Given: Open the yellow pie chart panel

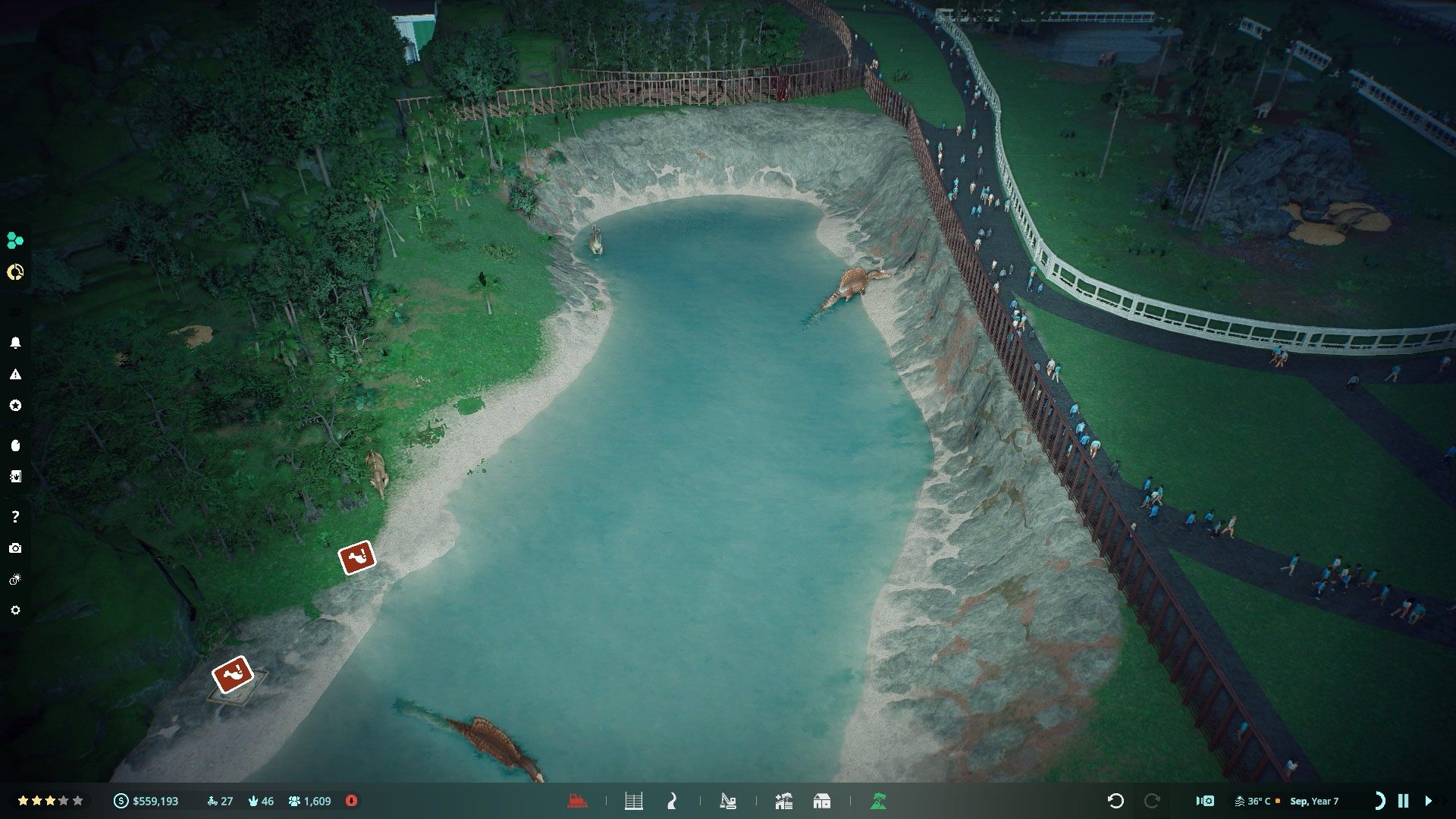Looking at the screenshot, I should coord(14,272).
